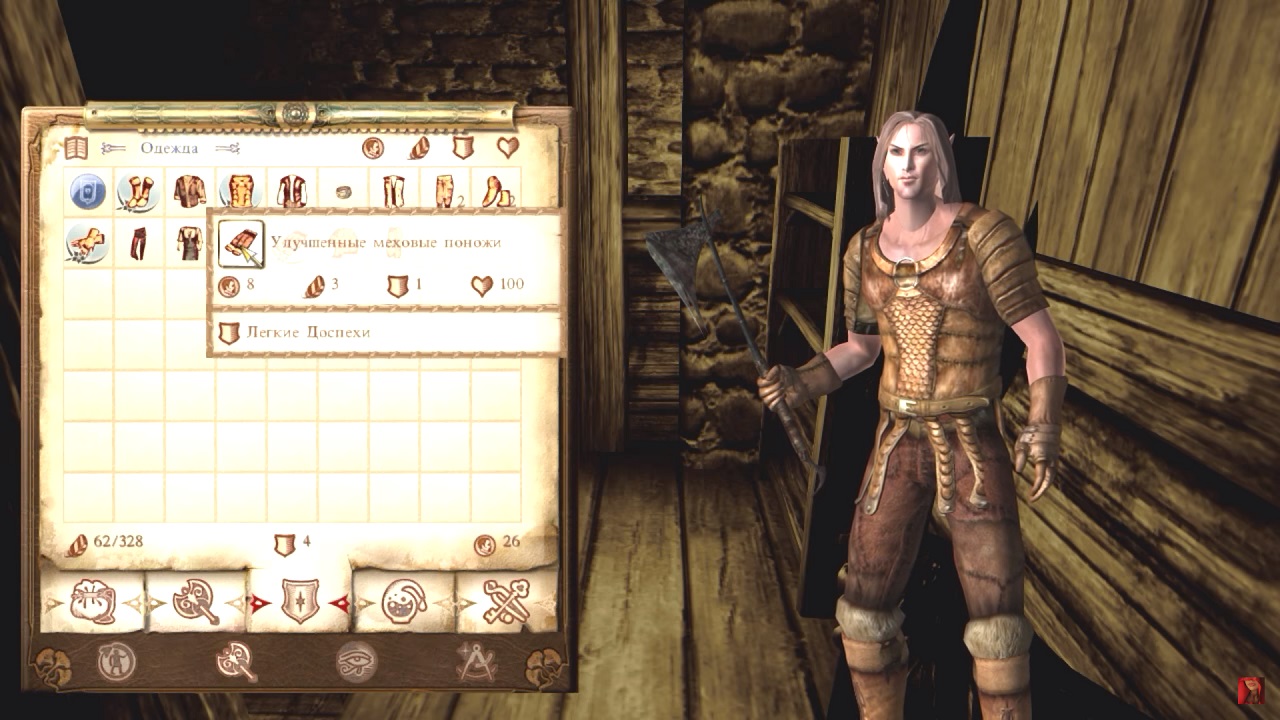The image size is (1280, 720).
Task: Open the magic eye section
Action: point(356,662)
